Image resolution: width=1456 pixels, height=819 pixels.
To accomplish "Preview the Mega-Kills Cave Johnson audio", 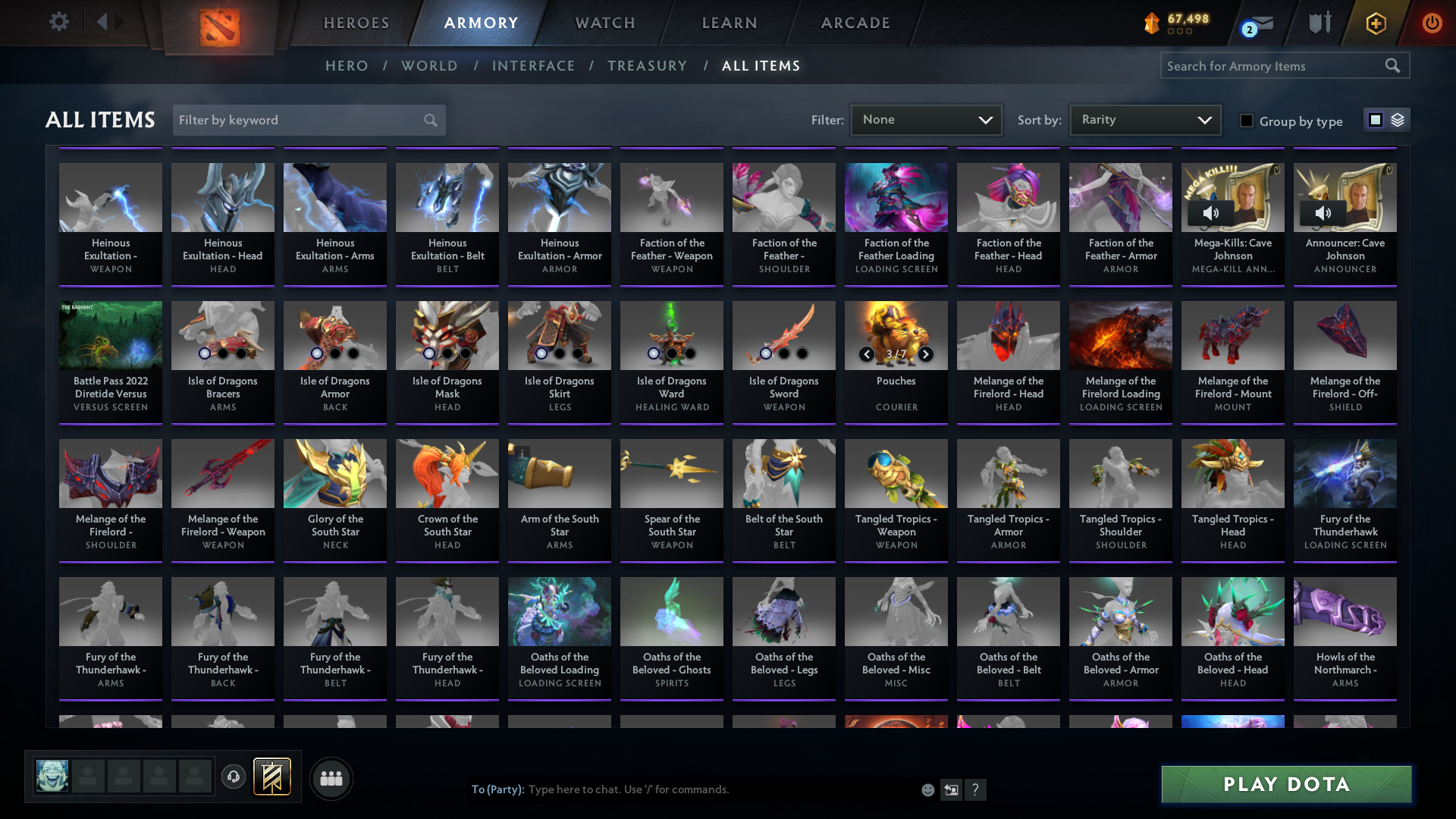I will tap(1210, 213).
